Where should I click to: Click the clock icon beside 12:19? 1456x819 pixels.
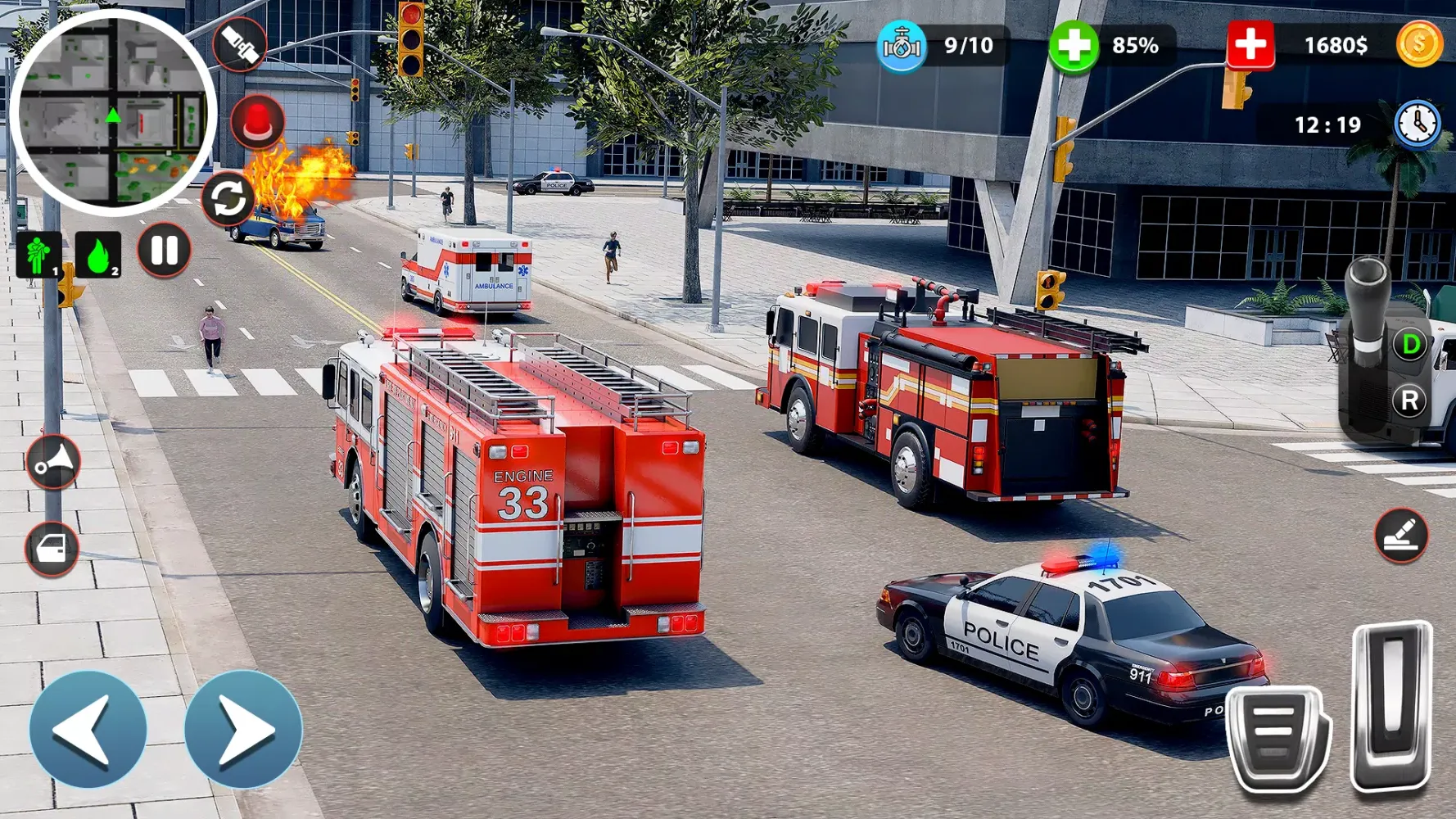[x=1418, y=124]
